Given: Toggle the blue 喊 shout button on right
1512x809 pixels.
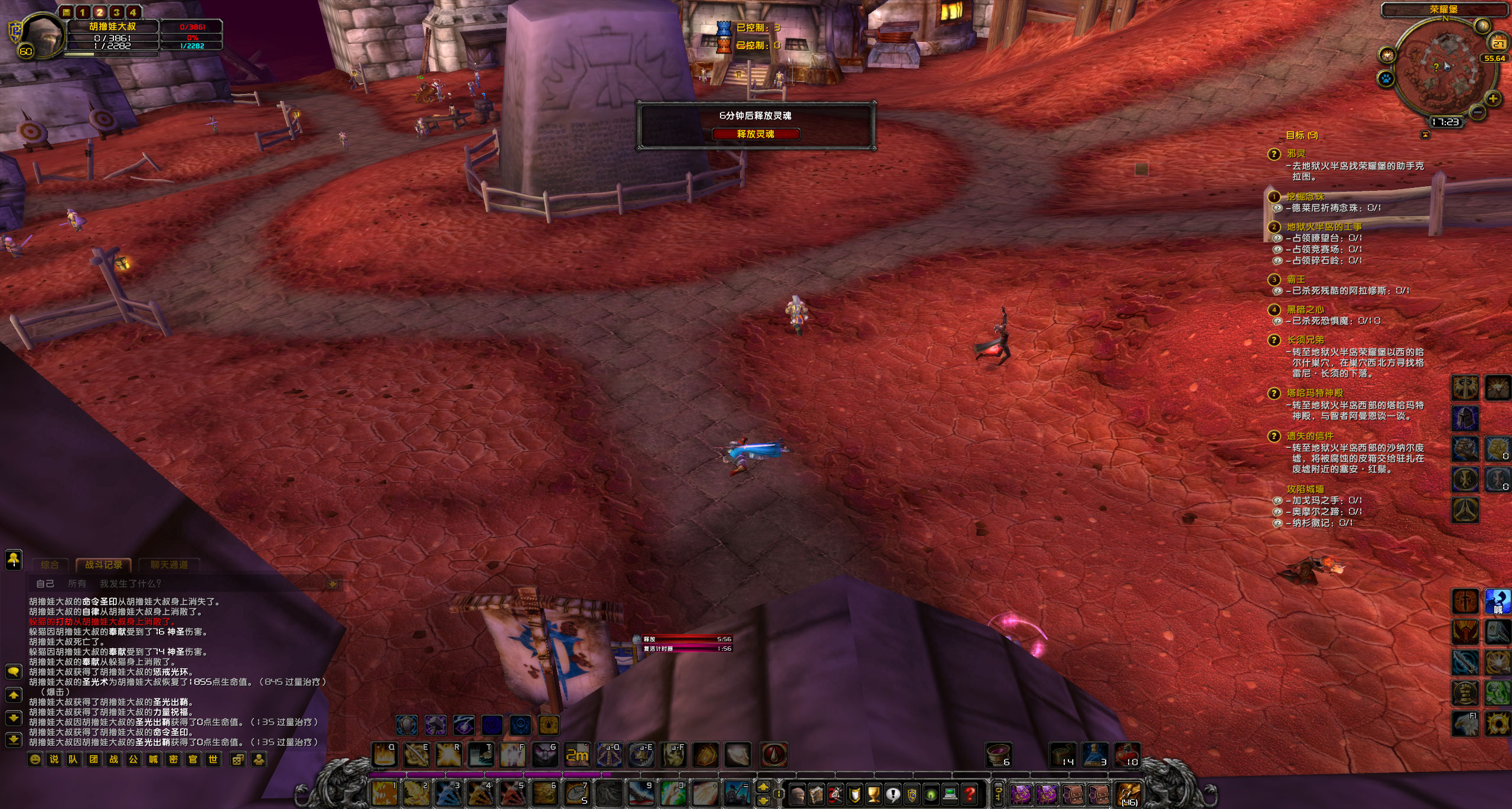Looking at the screenshot, I should [x=1497, y=602].
